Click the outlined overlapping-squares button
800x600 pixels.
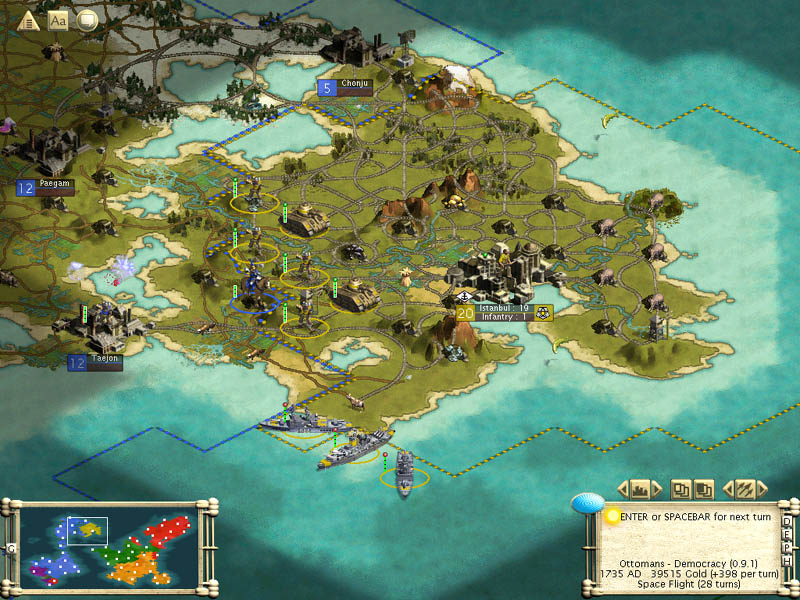(x=681, y=489)
